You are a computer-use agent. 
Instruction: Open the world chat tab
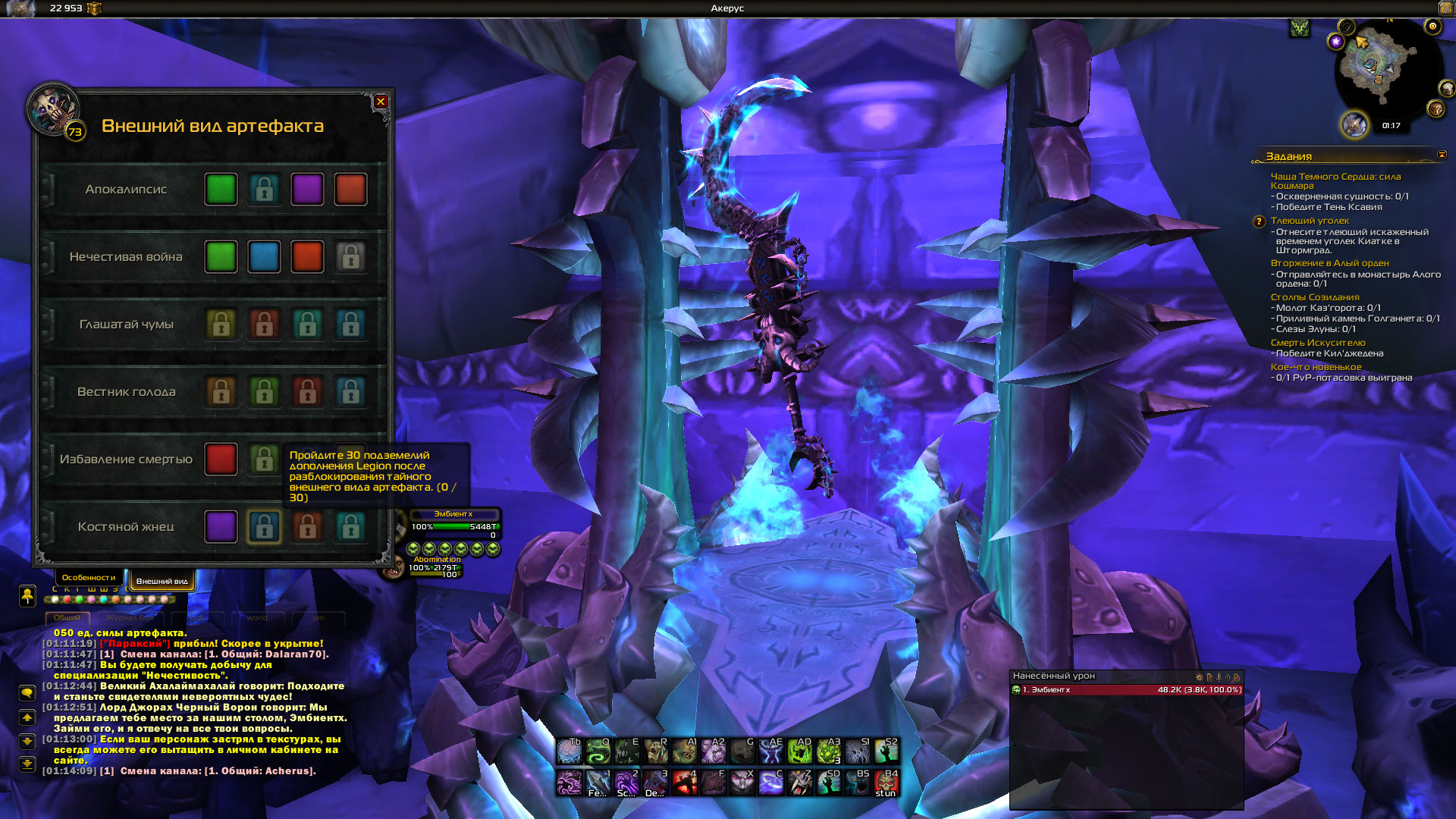257,618
